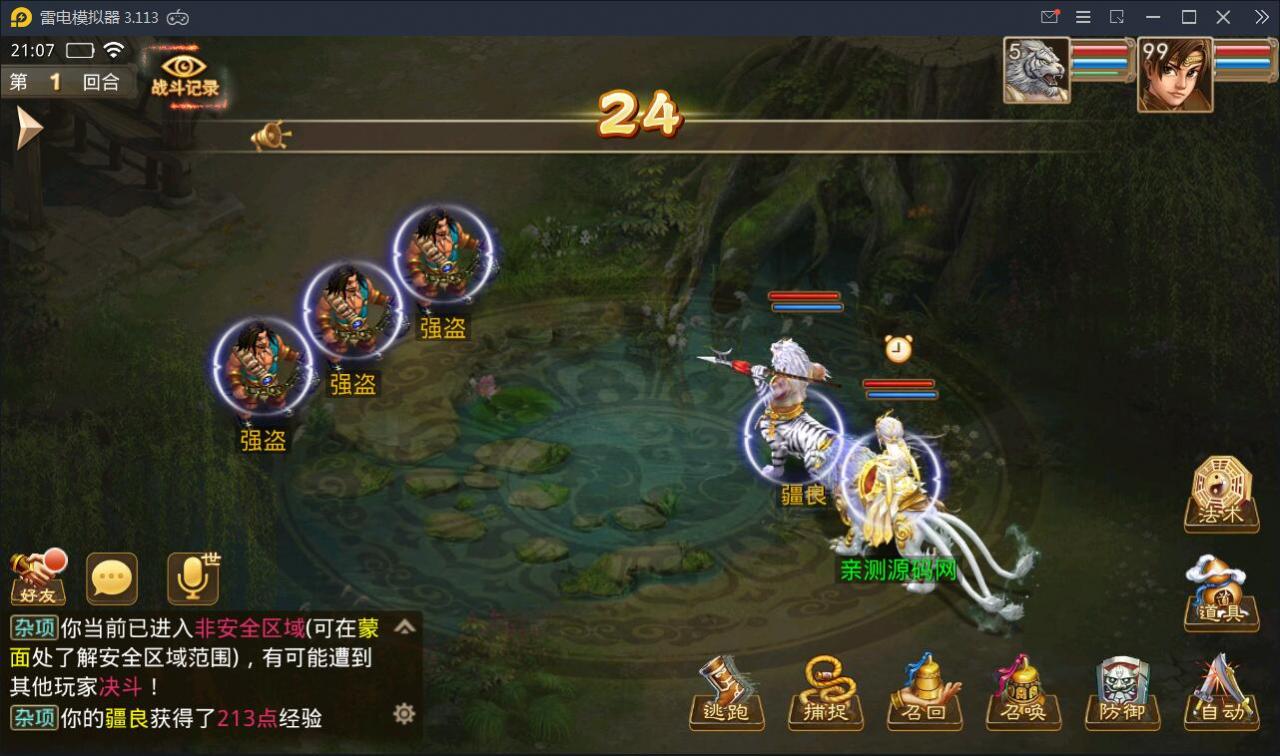Click the alarm clock icon above the enemy

(897, 349)
